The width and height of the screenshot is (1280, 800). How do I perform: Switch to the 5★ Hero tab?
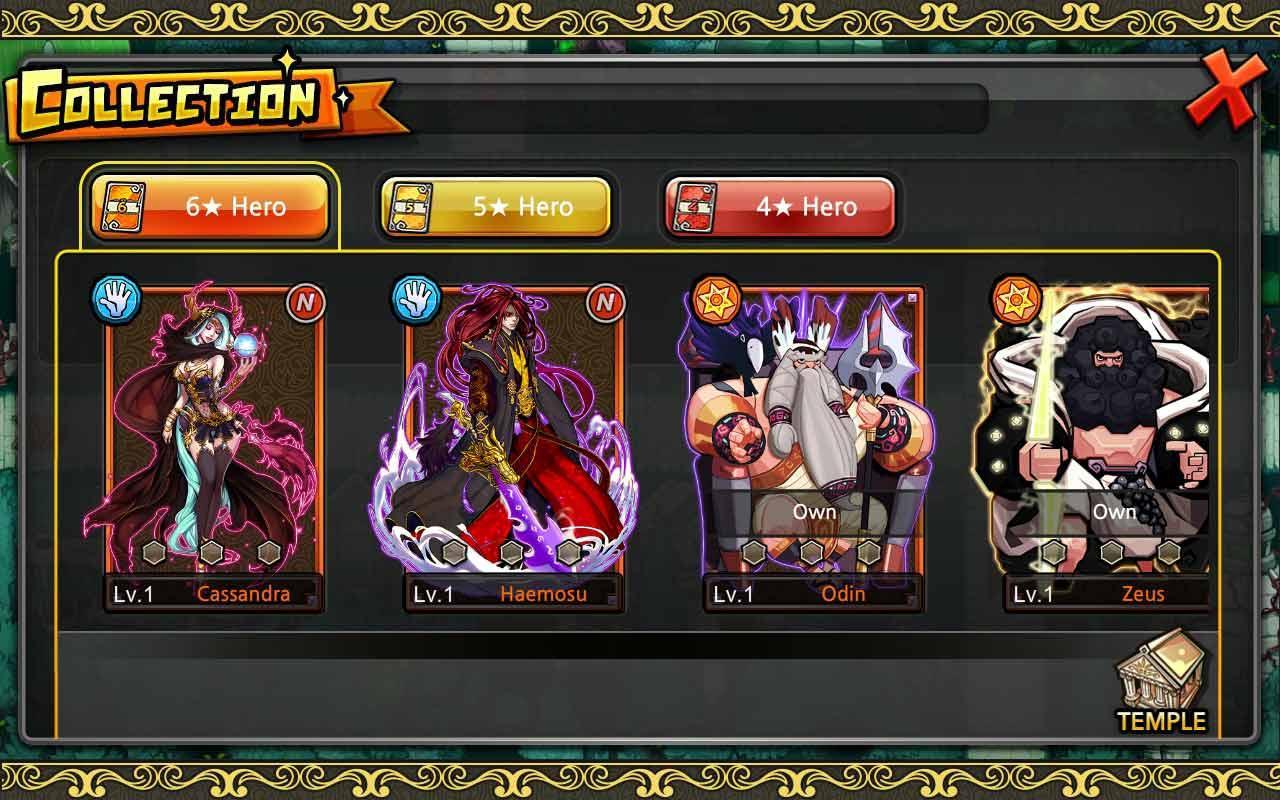495,207
